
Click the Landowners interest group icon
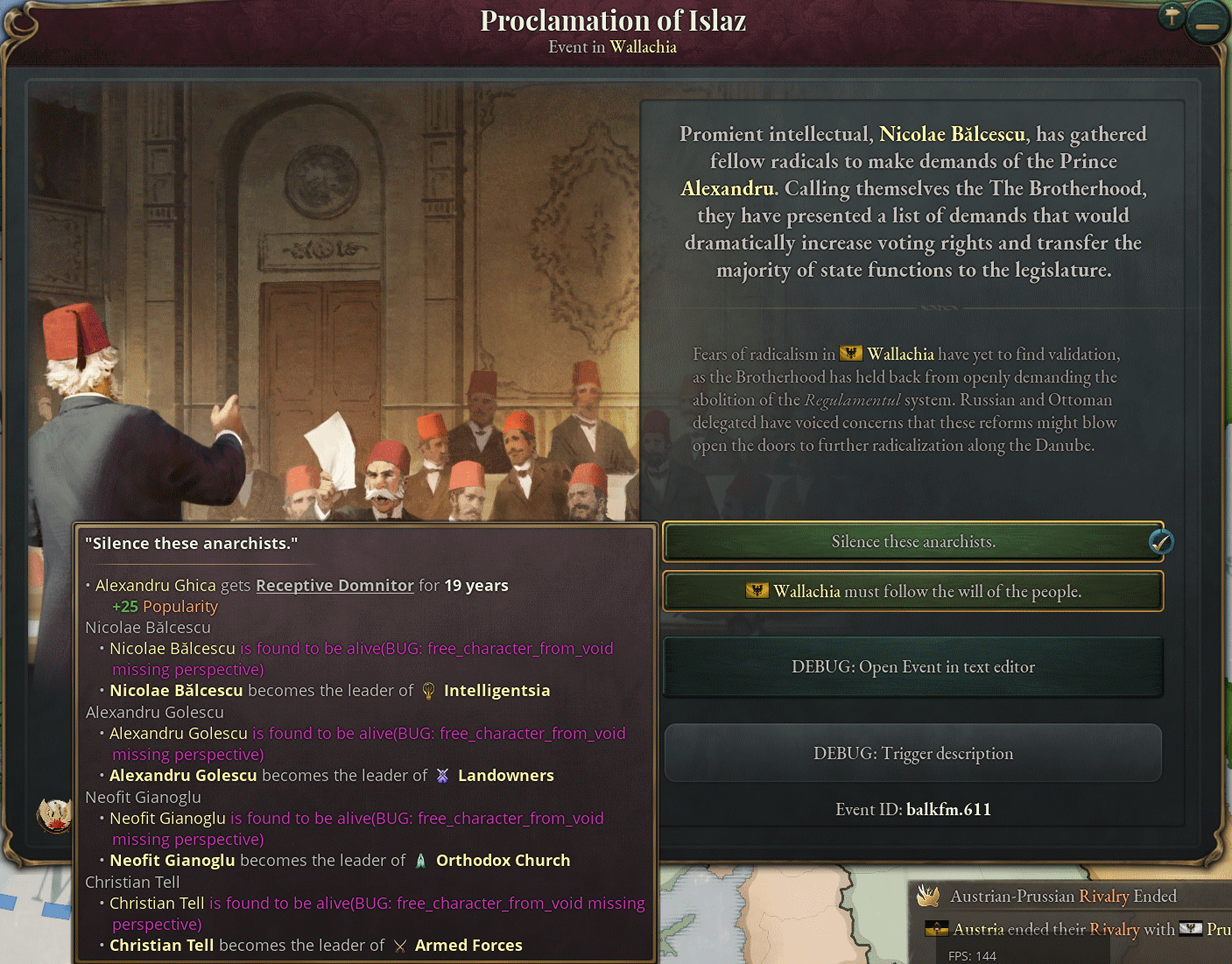pos(442,775)
